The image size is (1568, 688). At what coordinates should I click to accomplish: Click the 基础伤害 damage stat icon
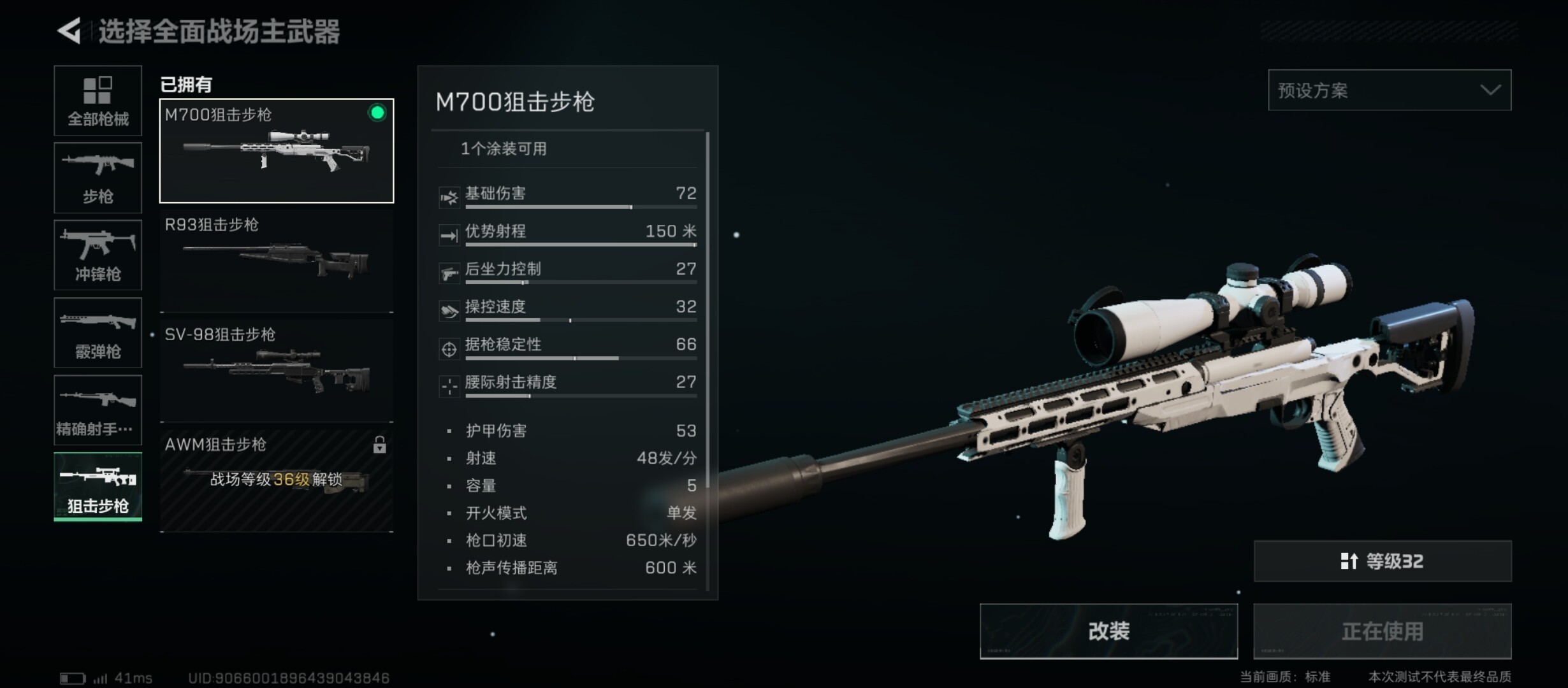[449, 196]
